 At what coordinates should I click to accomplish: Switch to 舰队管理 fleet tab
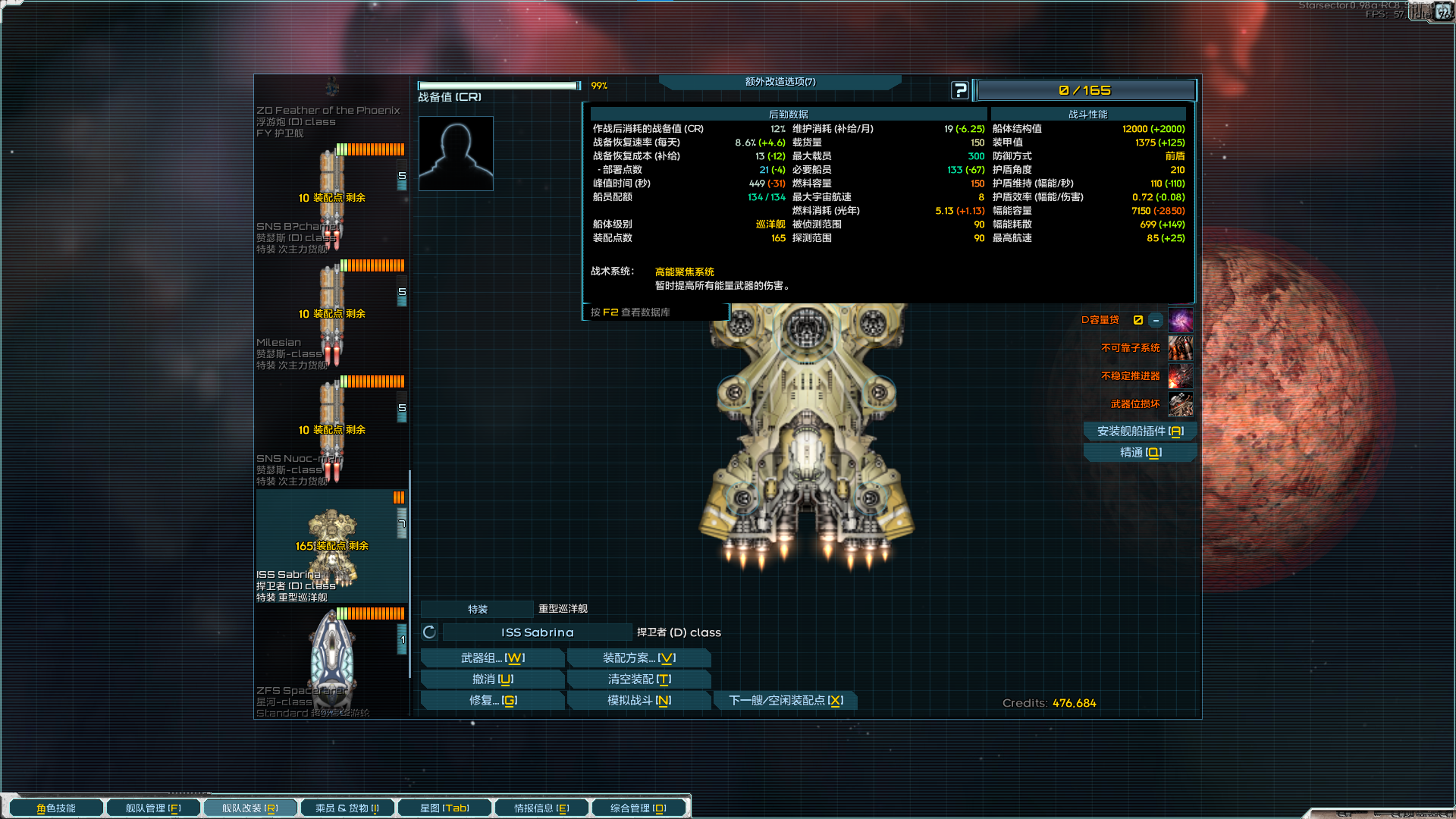(x=153, y=808)
